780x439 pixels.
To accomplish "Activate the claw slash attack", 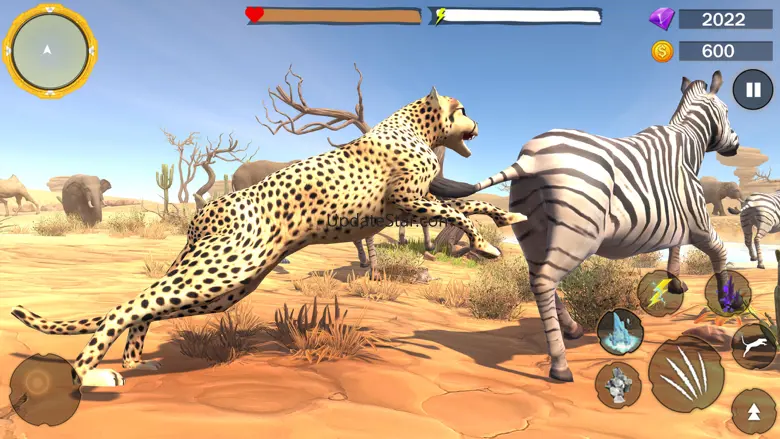I will click(x=685, y=374).
